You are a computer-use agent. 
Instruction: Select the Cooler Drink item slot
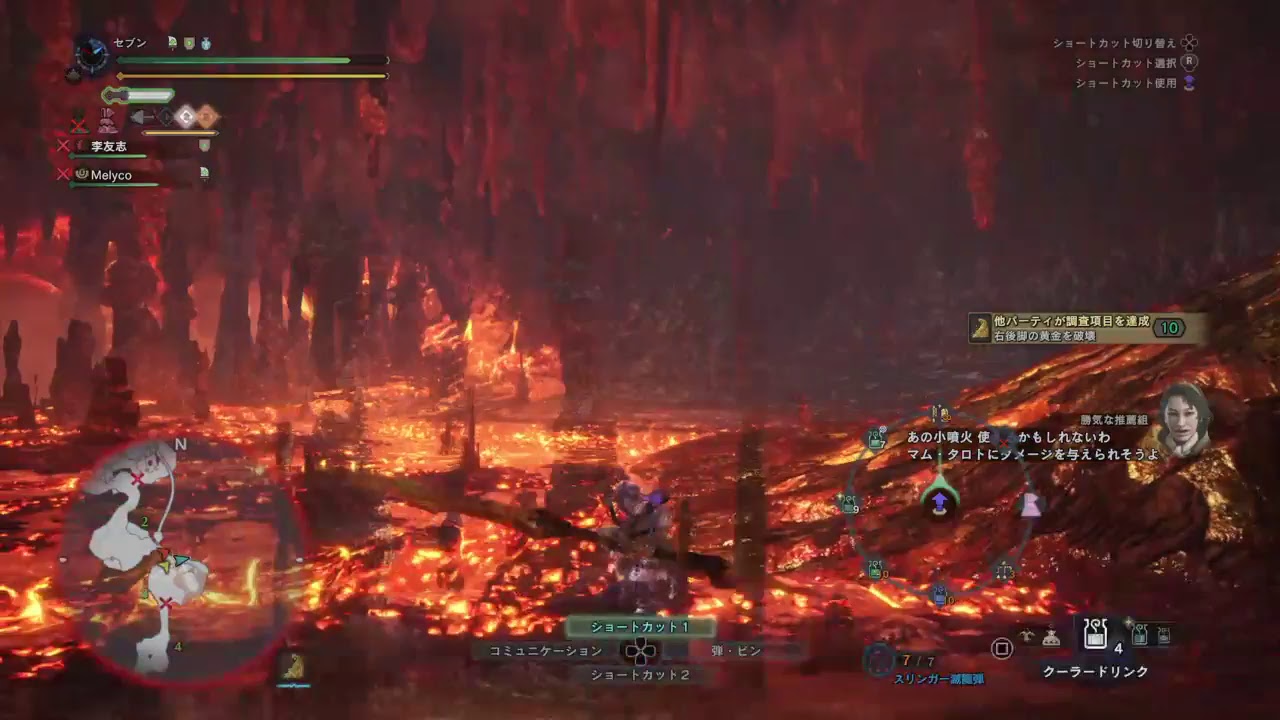pyautogui.click(x=1095, y=633)
